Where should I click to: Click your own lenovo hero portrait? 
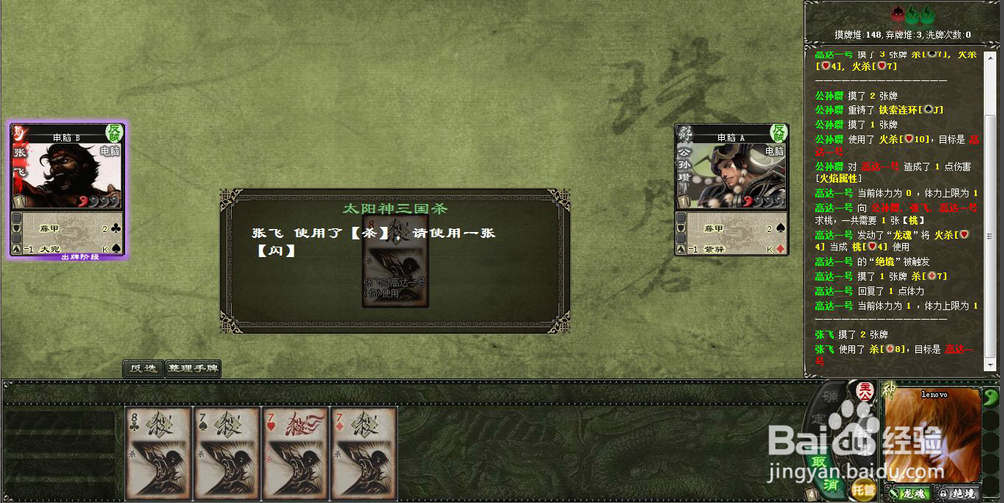tap(932, 435)
